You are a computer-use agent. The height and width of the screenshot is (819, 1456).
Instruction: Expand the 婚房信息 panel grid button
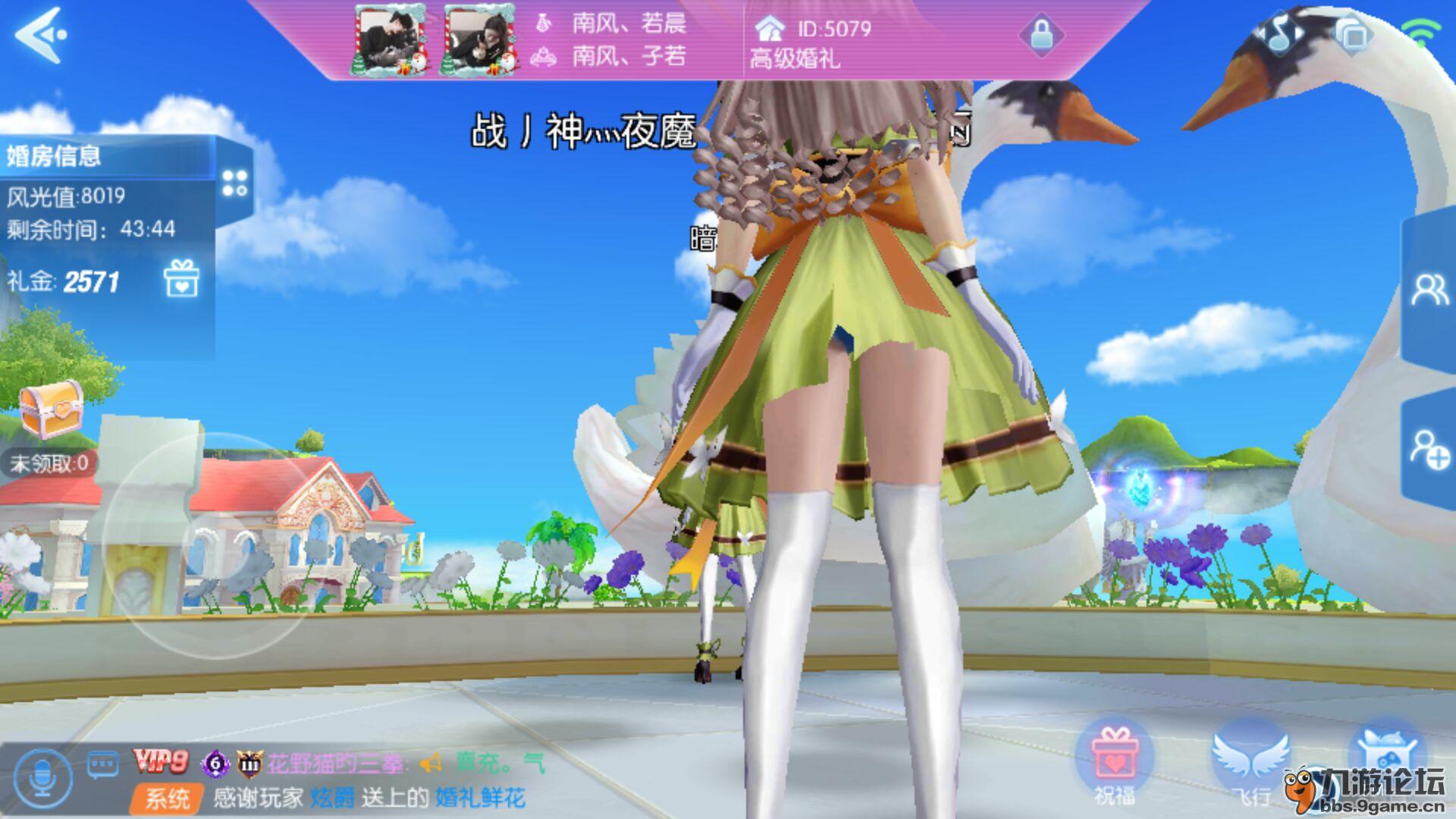pos(236,182)
